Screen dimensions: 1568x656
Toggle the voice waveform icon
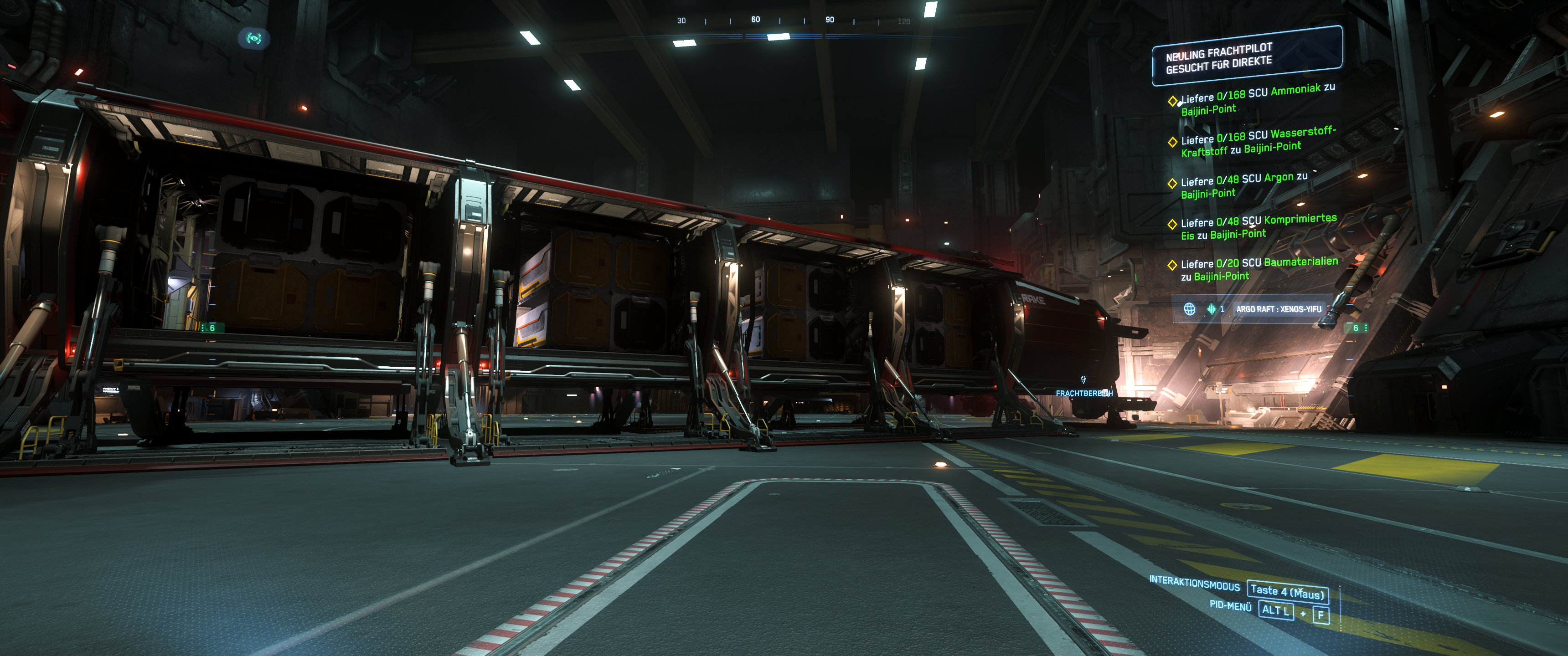click(1211, 309)
